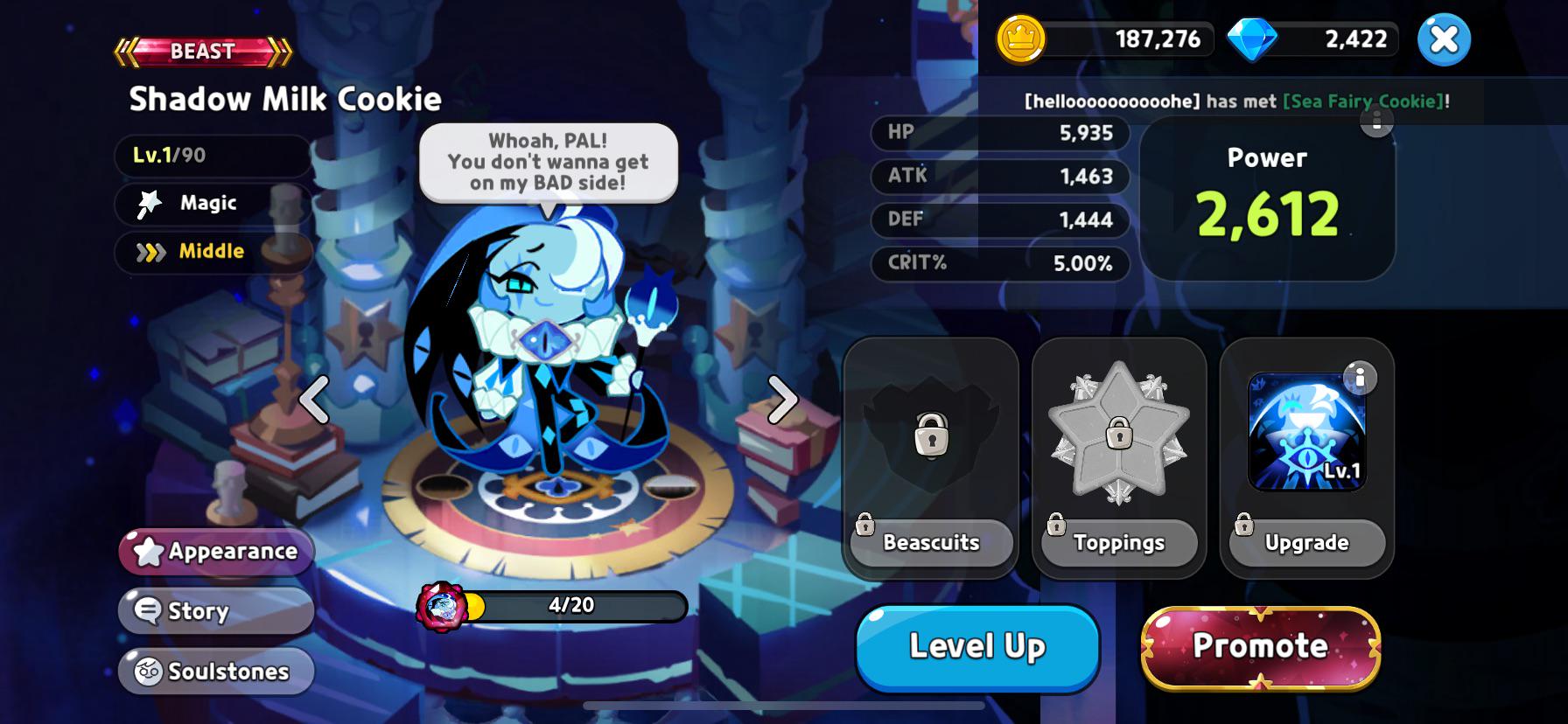The width and height of the screenshot is (1568, 724).
Task: Tap Shadow Milk Cookie's speech bubble
Action: pos(548,162)
